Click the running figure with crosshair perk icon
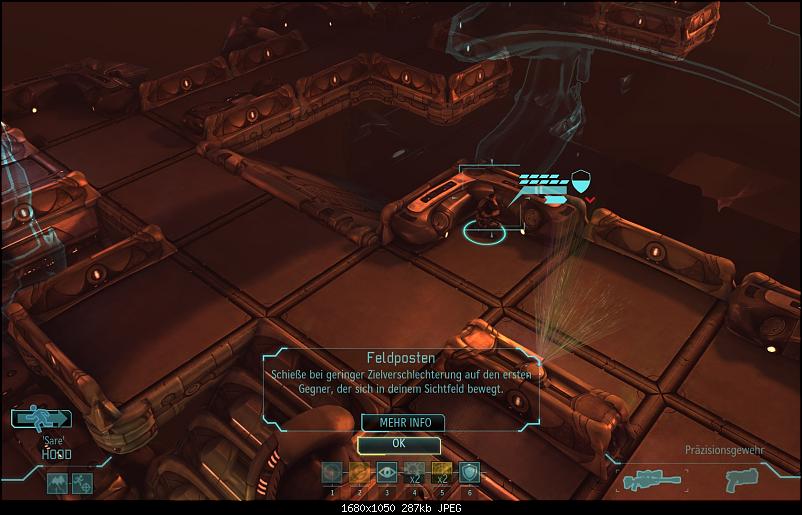The image size is (802, 515). coord(82,483)
